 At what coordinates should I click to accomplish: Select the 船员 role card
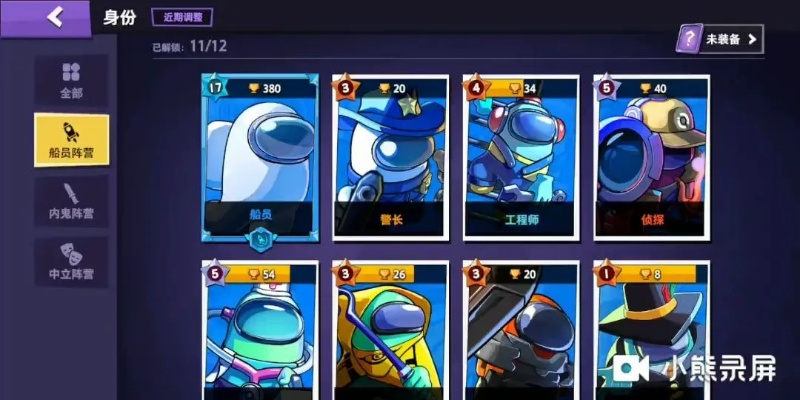click(x=260, y=160)
